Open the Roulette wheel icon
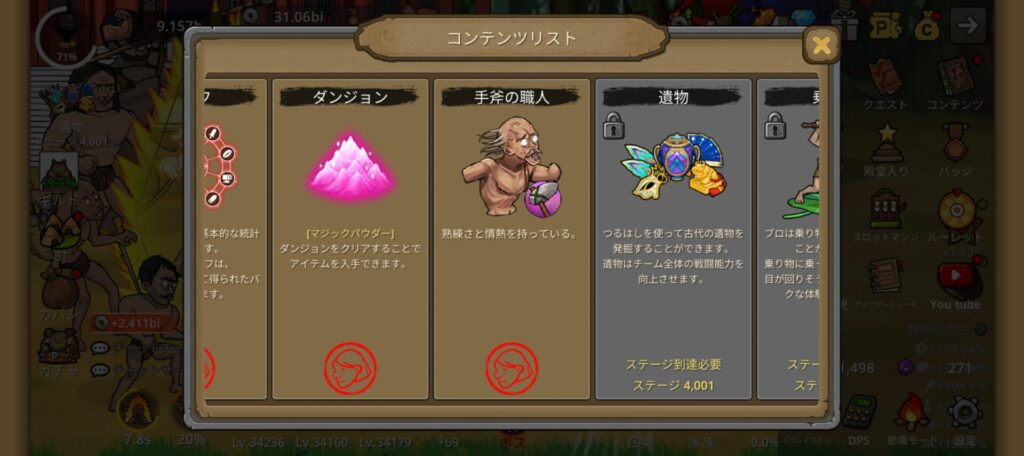1024x456 pixels. [955, 212]
